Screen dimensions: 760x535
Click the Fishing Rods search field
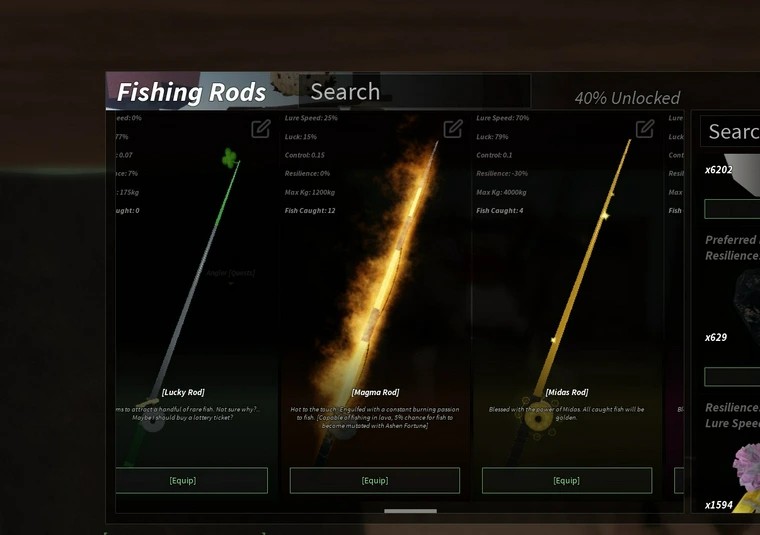(x=414, y=92)
